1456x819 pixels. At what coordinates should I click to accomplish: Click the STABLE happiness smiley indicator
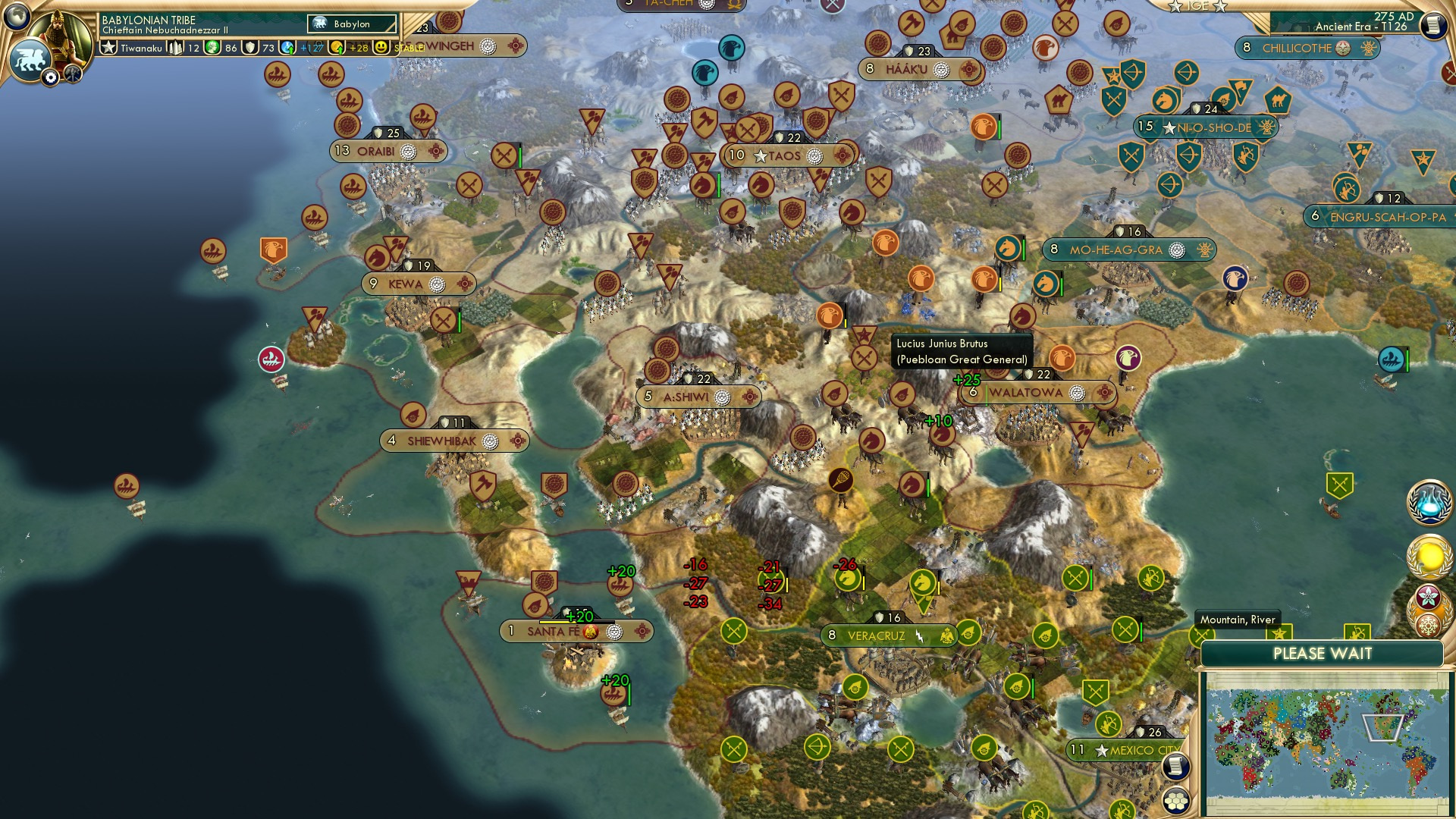click(x=380, y=47)
